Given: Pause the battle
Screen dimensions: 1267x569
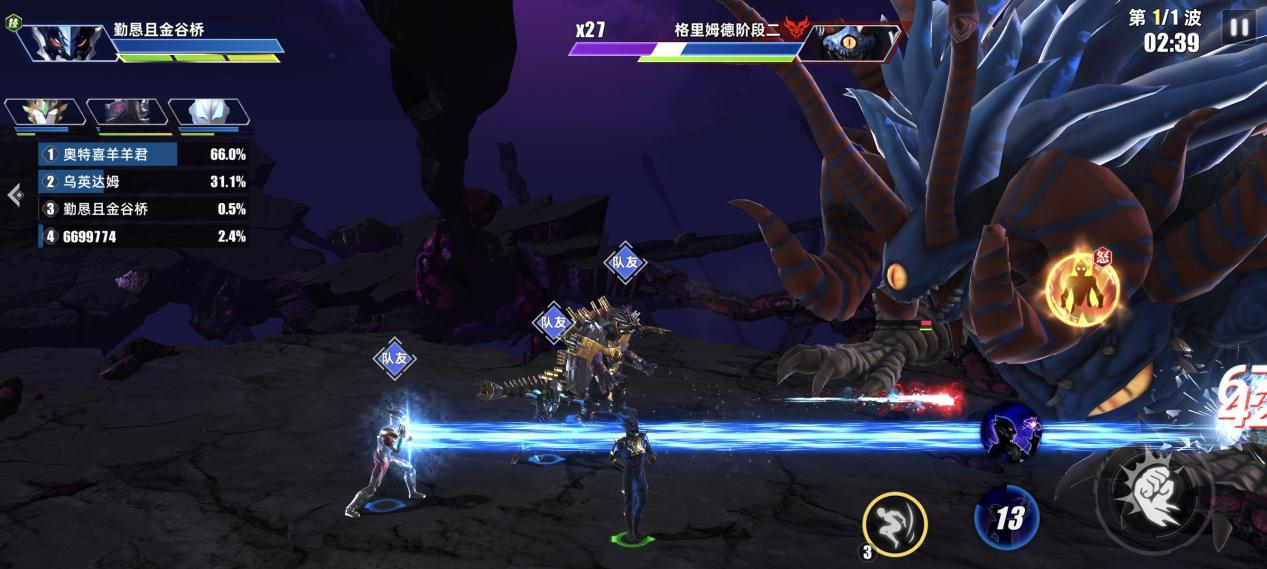Looking at the screenshot, I should tap(1238, 27).
